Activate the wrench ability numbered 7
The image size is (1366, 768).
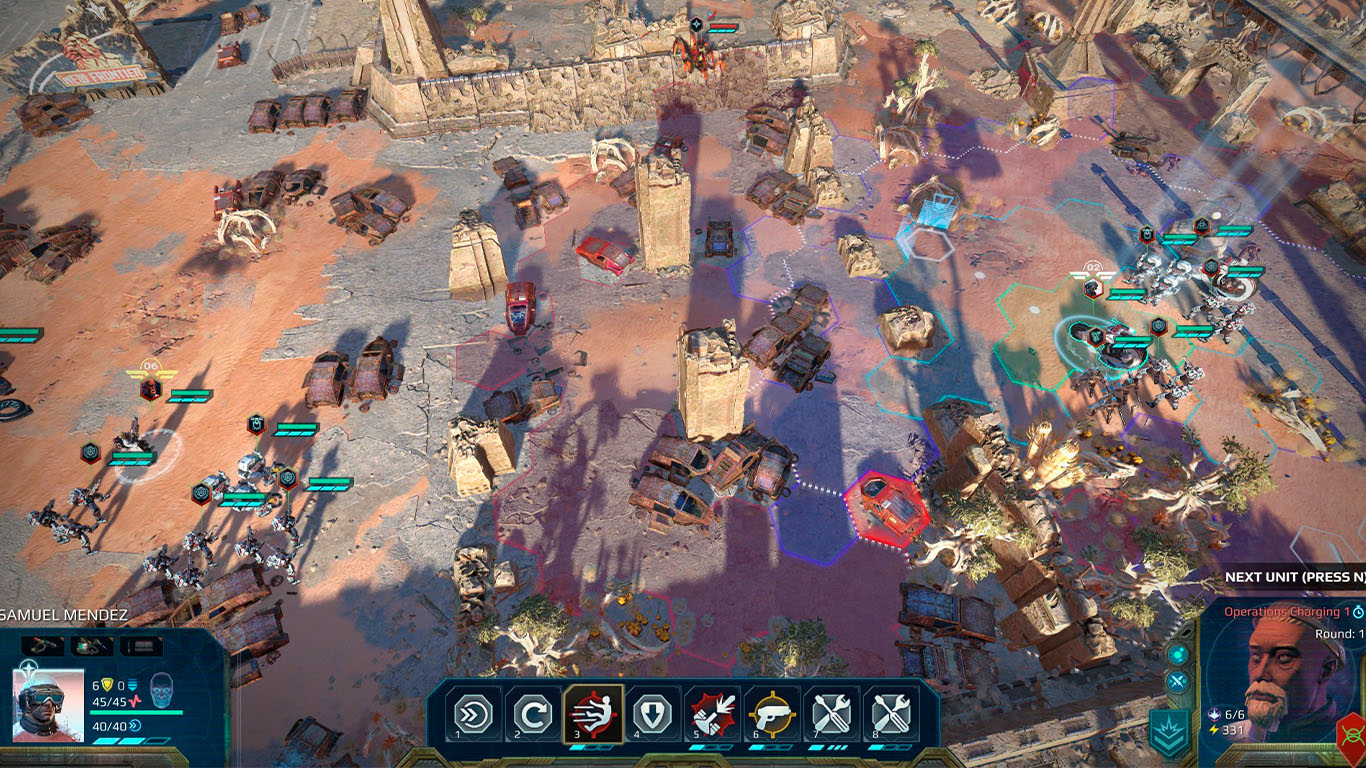coord(831,714)
